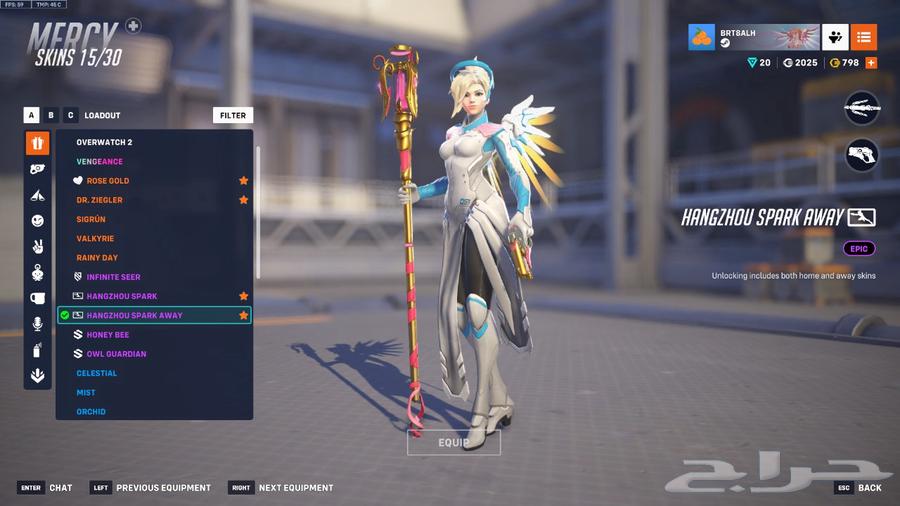Add more coins with the plus button

[x=871, y=63]
